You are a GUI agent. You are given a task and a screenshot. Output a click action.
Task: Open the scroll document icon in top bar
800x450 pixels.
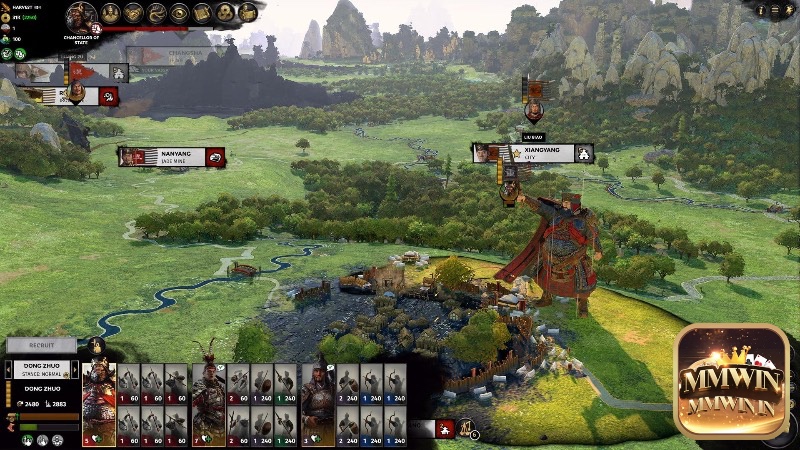coord(202,13)
